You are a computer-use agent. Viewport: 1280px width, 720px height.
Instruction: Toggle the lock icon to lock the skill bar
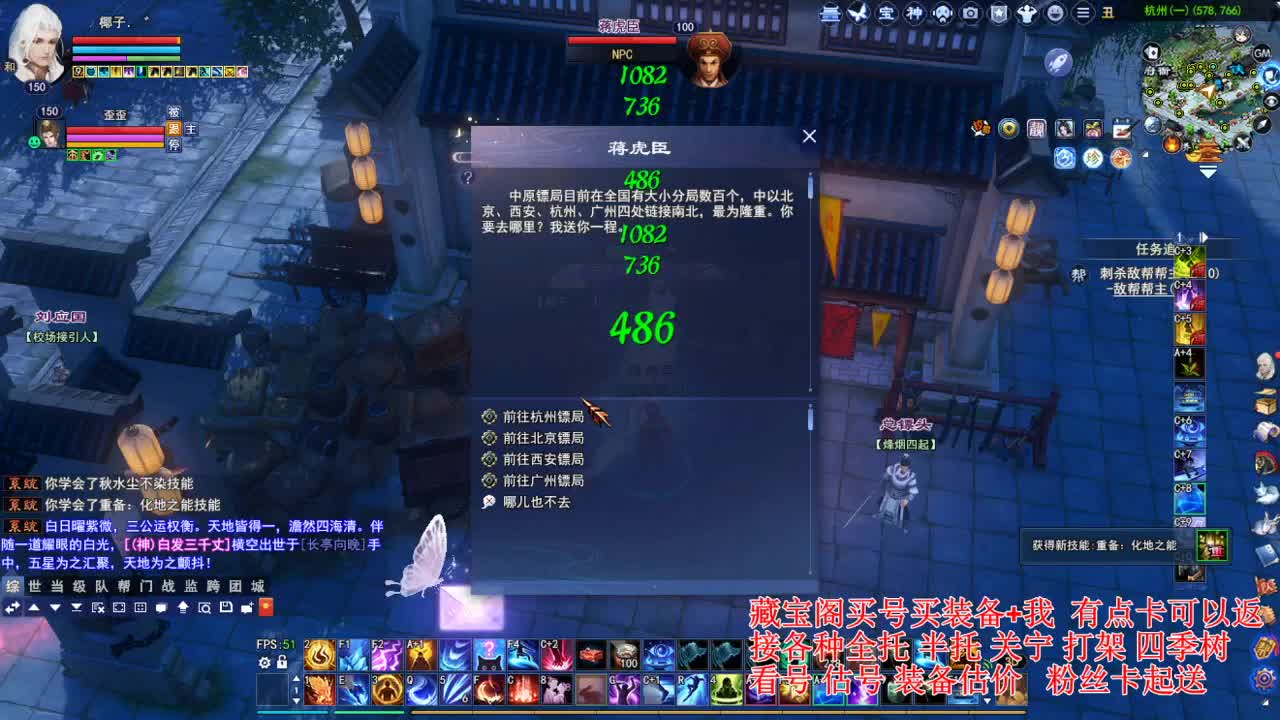282,662
